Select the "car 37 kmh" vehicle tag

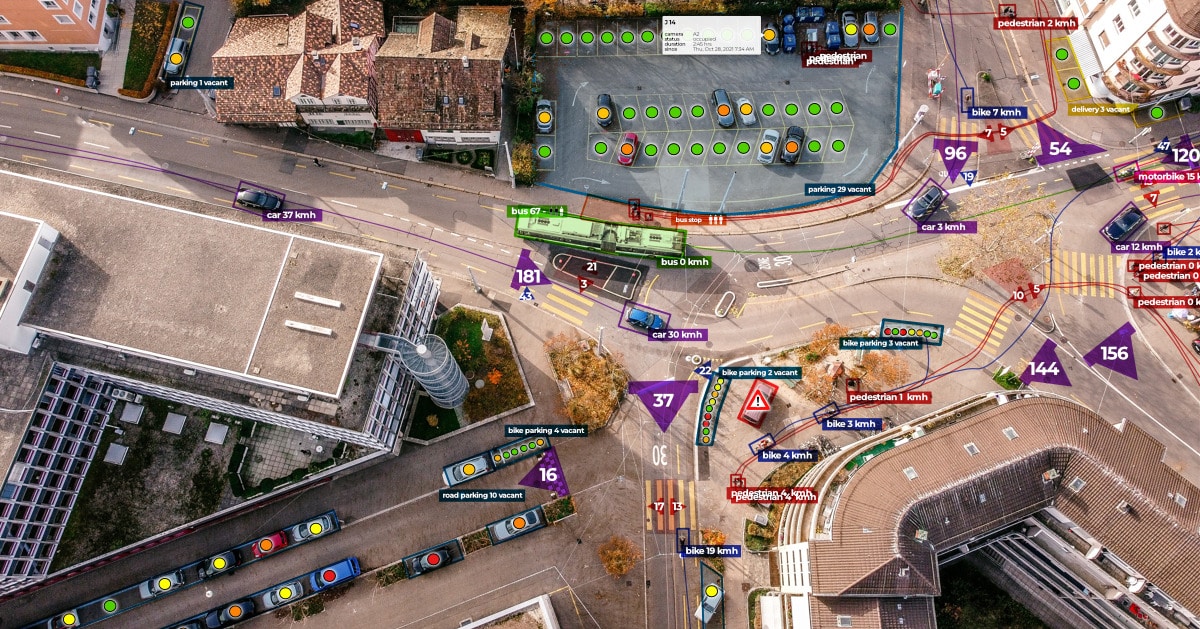click(291, 215)
